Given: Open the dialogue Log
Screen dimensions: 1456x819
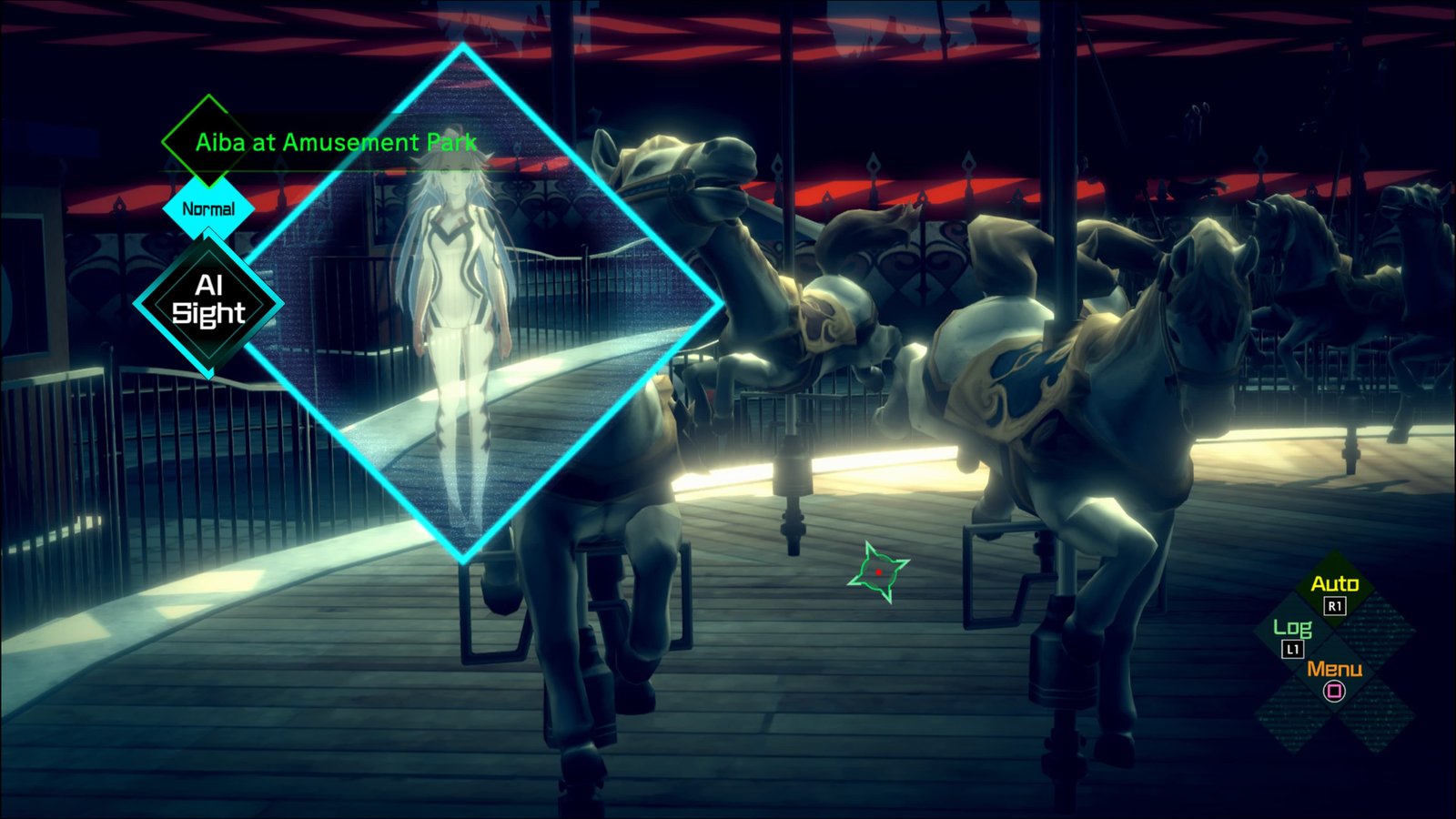Looking at the screenshot, I should (x=1292, y=634).
